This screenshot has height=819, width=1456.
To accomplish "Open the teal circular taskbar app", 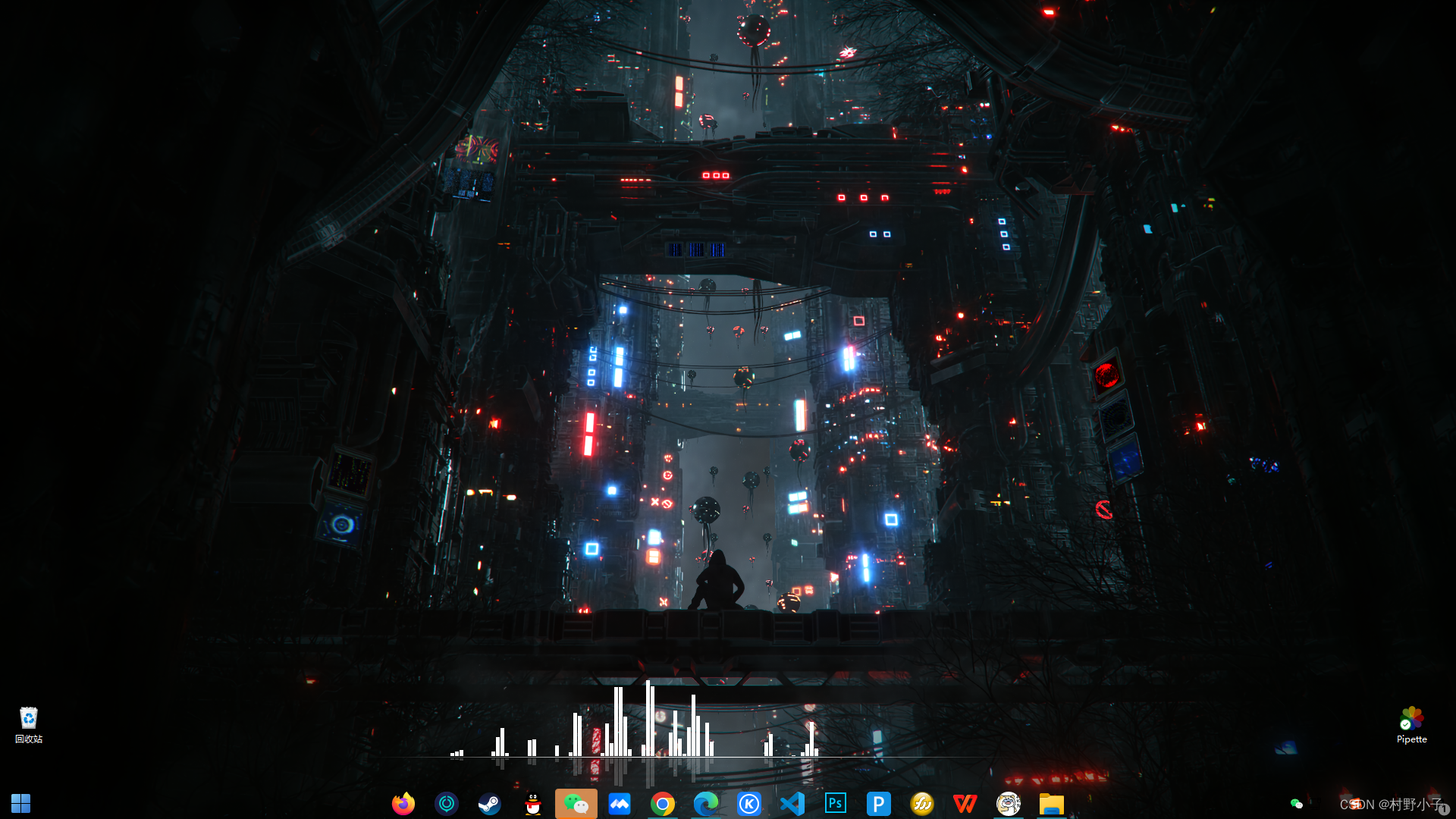I will click(x=447, y=803).
